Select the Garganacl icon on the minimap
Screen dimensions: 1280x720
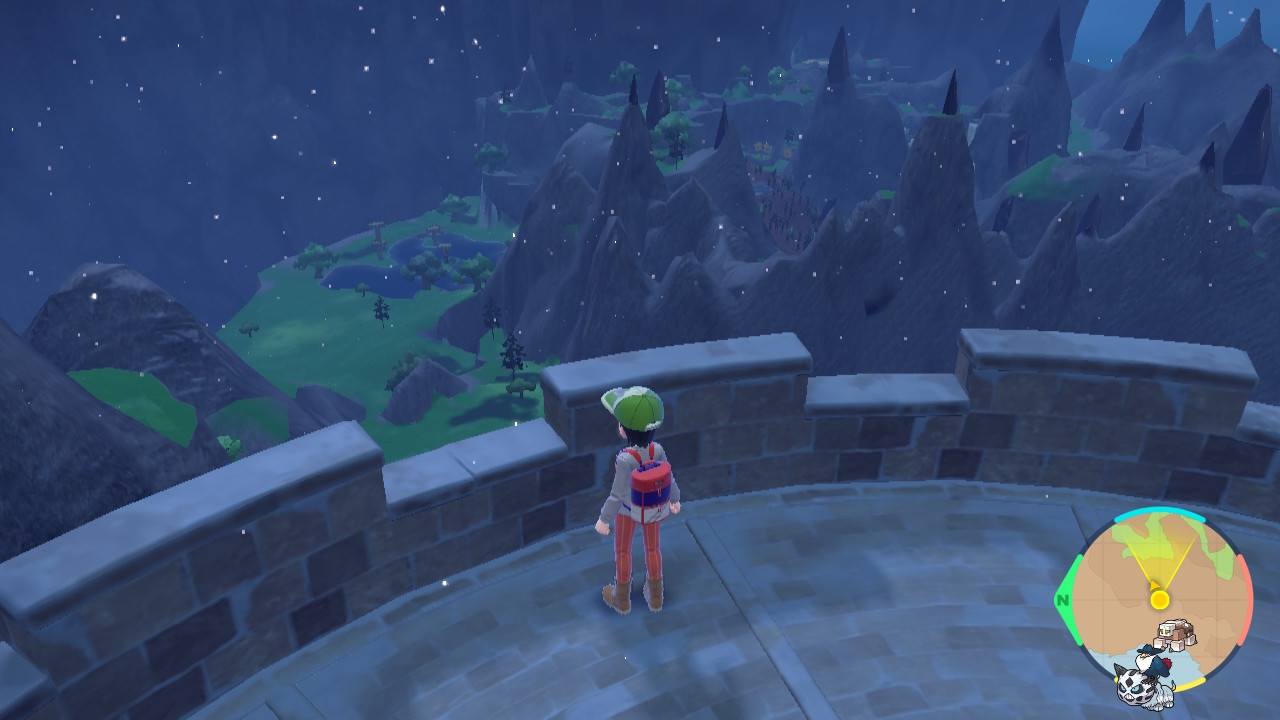tap(1173, 637)
